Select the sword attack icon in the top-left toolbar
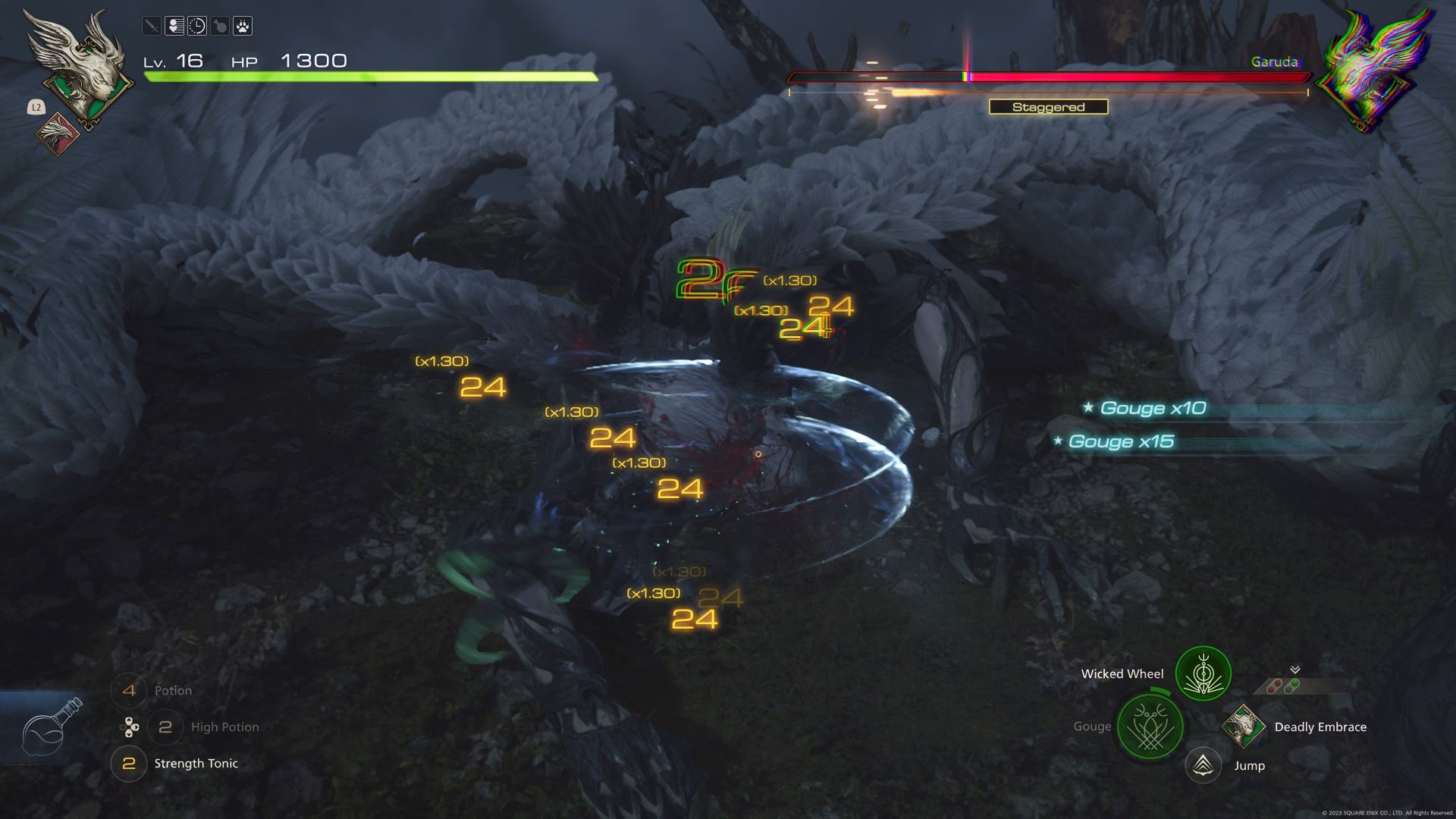The height and width of the screenshot is (819, 1456). pos(151,25)
